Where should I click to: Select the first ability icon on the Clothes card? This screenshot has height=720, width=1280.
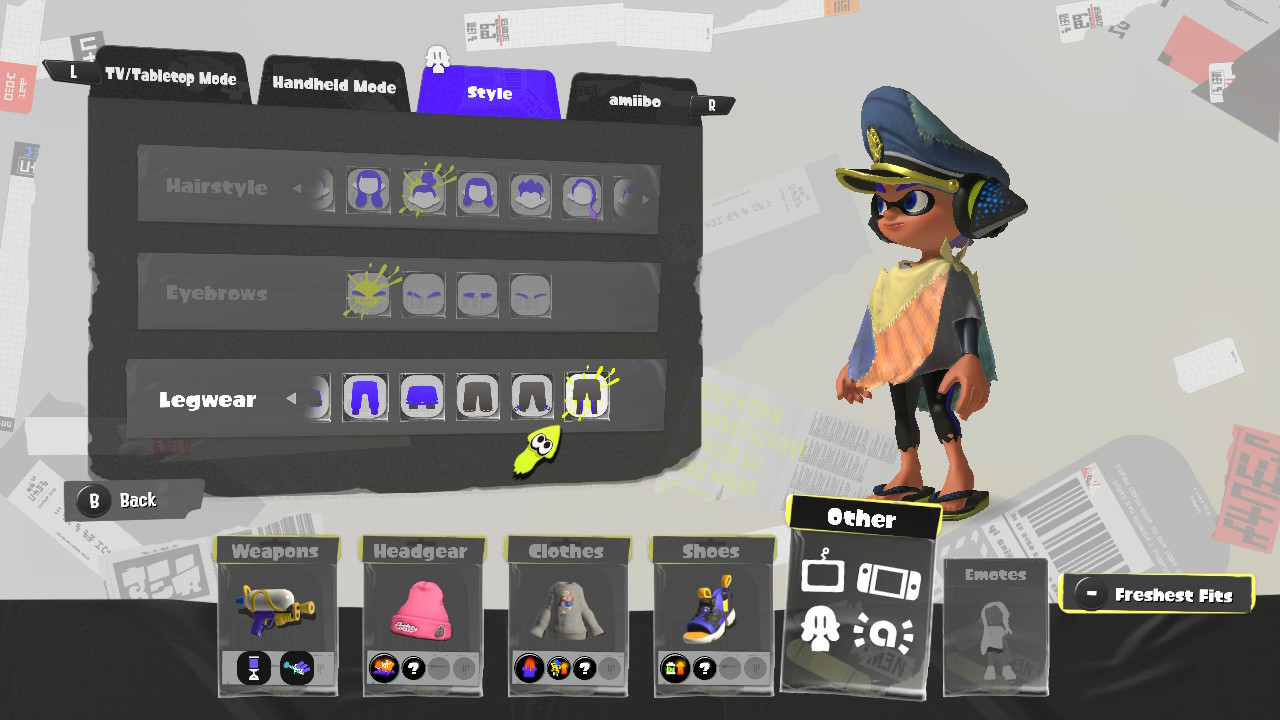pyautogui.click(x=527, y=669)
